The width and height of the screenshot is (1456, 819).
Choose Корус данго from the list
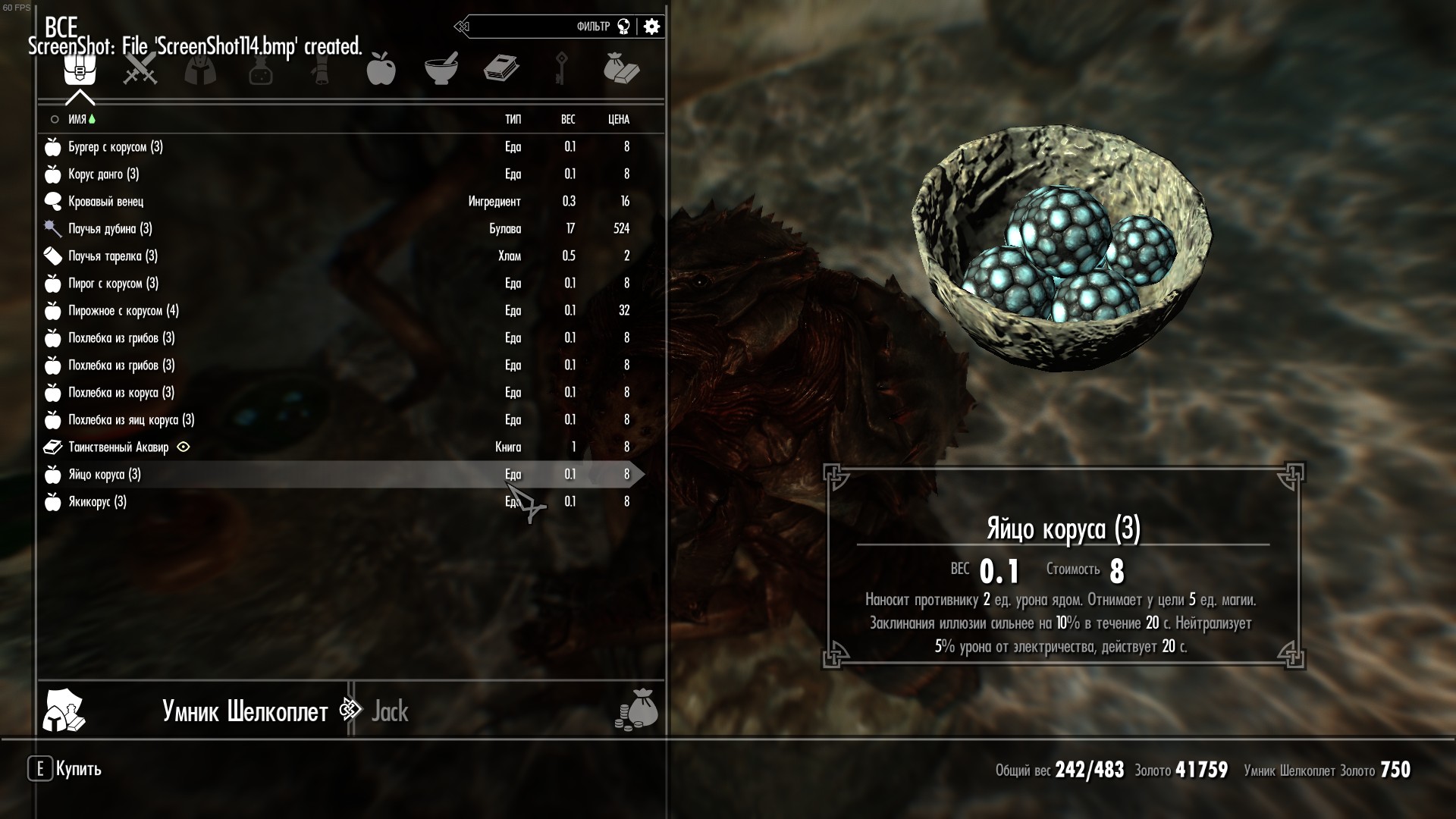[x=103, y=174]
